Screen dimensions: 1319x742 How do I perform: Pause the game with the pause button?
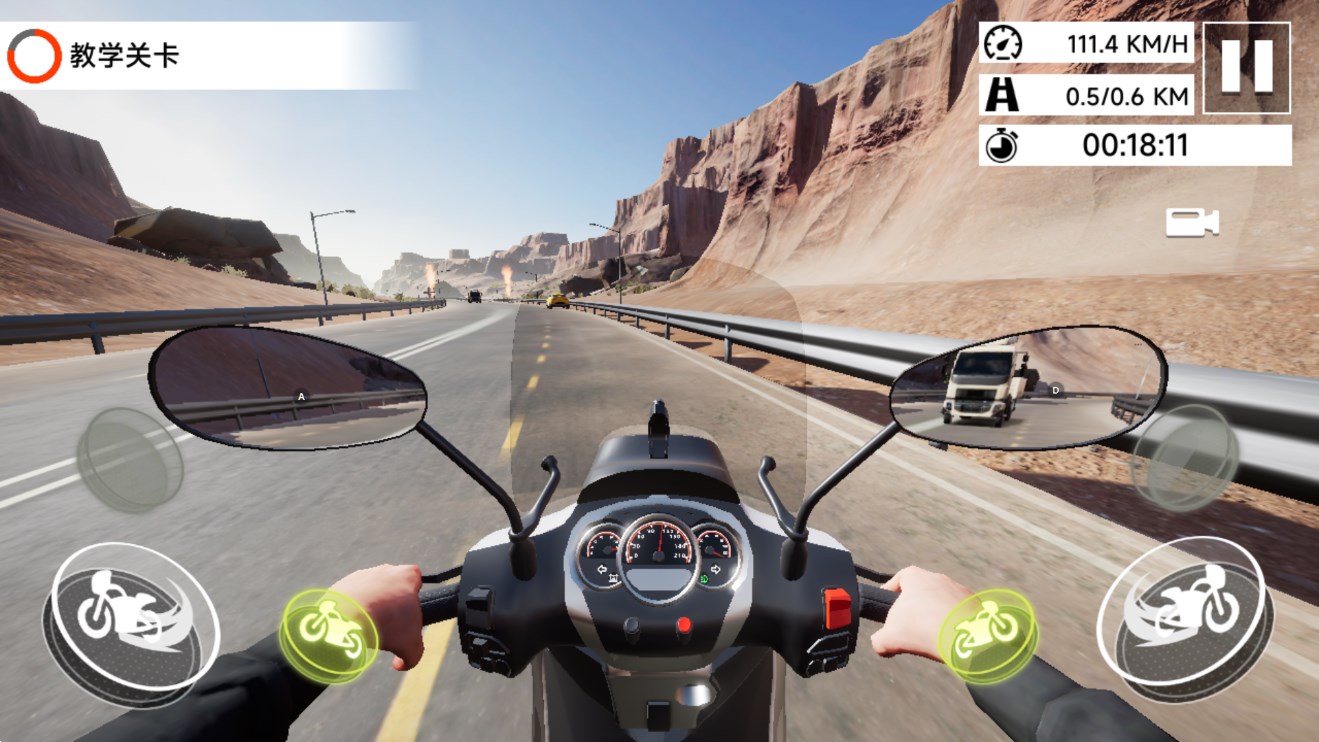point(1246,67)
